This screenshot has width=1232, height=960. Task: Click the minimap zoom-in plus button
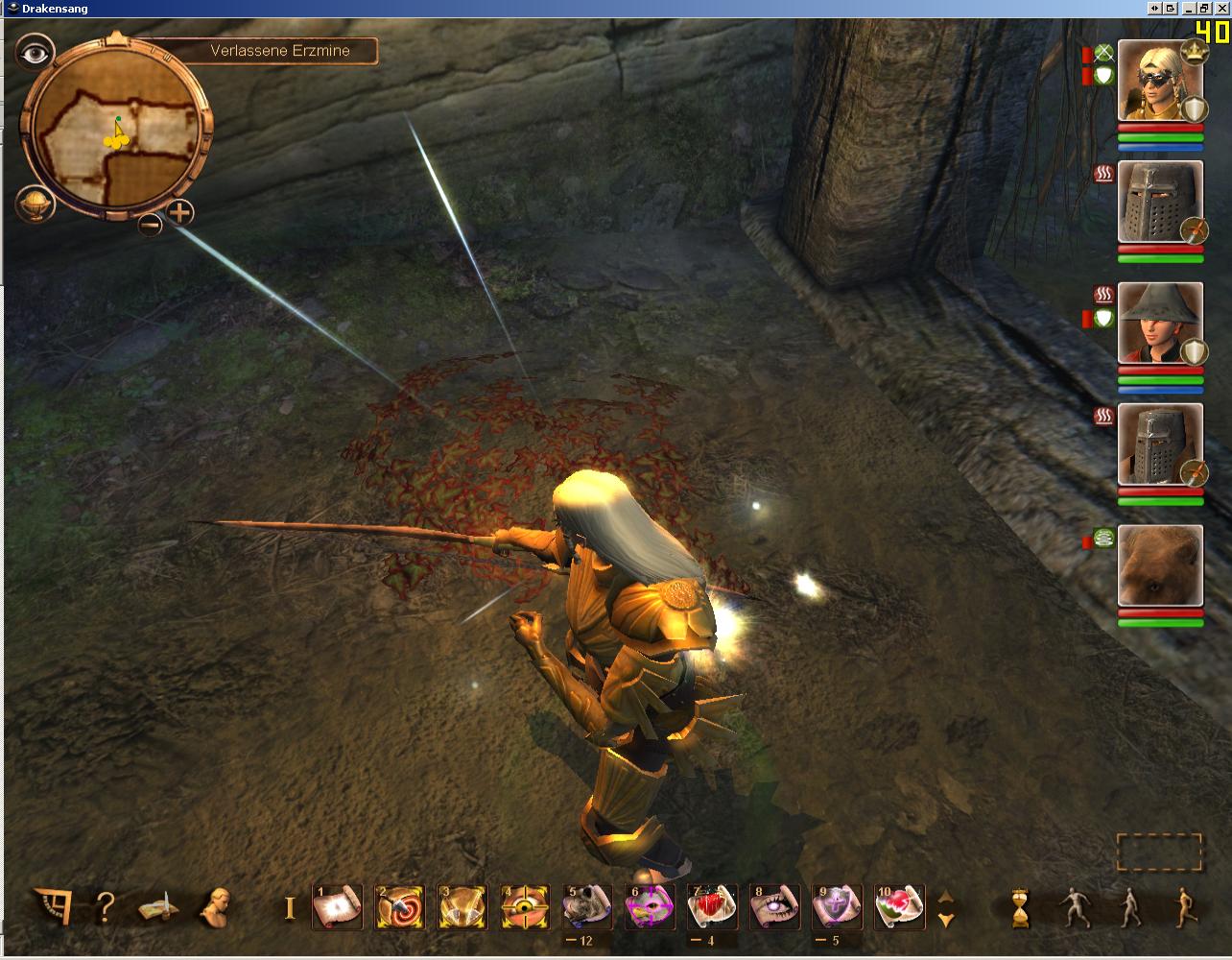180,212
